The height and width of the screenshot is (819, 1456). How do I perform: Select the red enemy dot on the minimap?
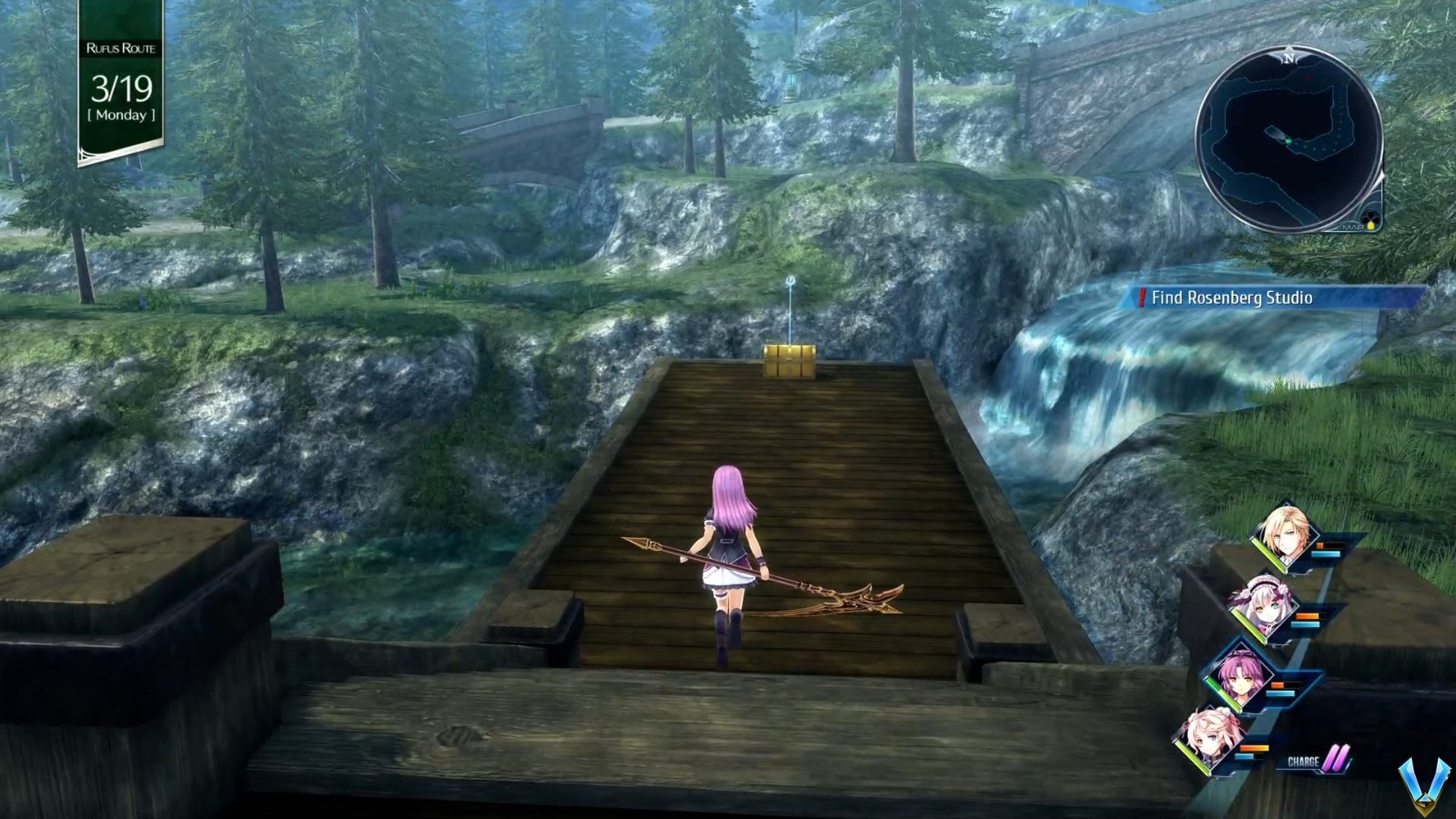point(1307,77)
